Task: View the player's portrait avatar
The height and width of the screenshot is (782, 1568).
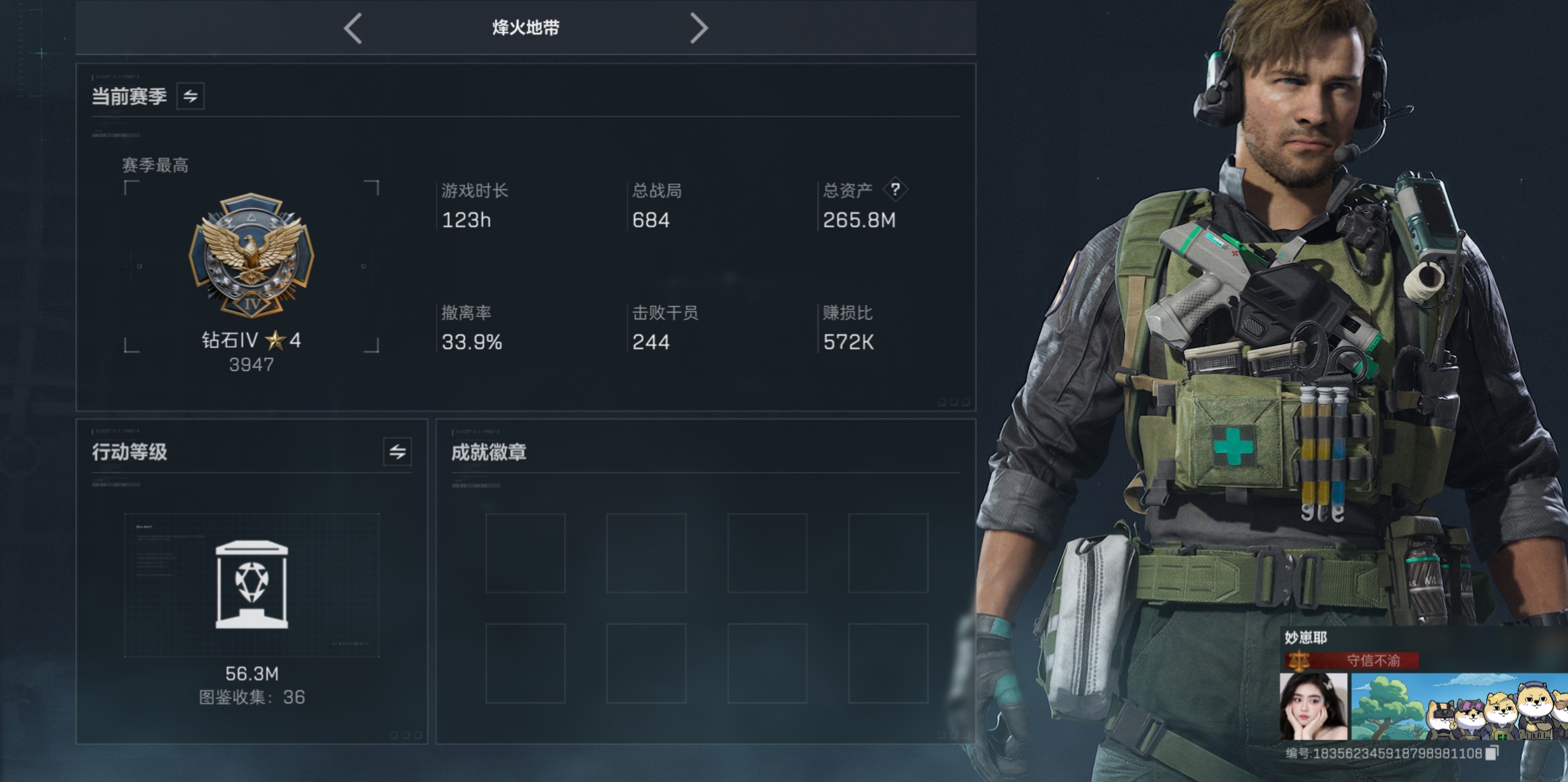Action: click(x=1313, y=706)
